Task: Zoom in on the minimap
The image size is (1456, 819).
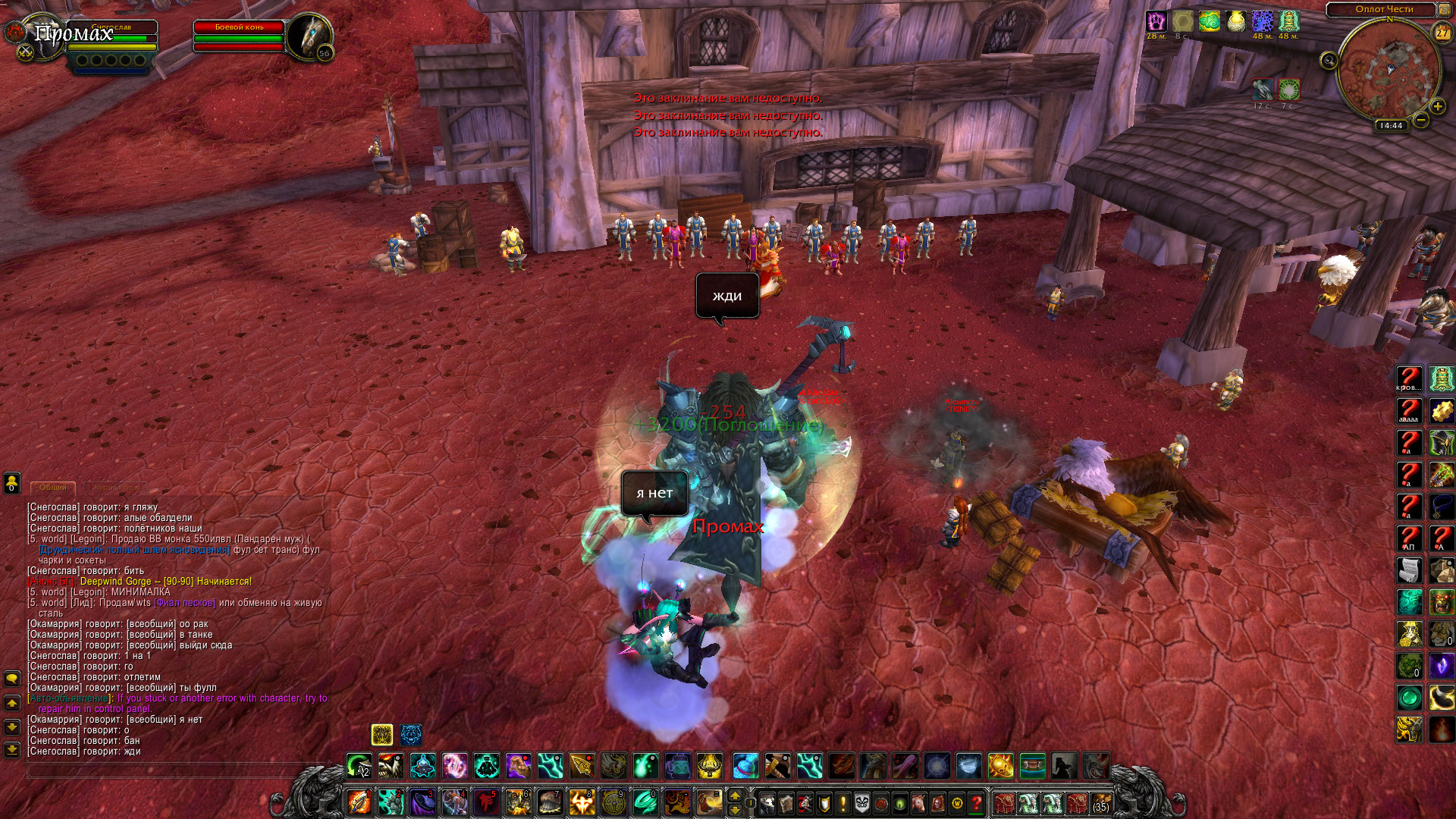Action: coord(1437,107)
